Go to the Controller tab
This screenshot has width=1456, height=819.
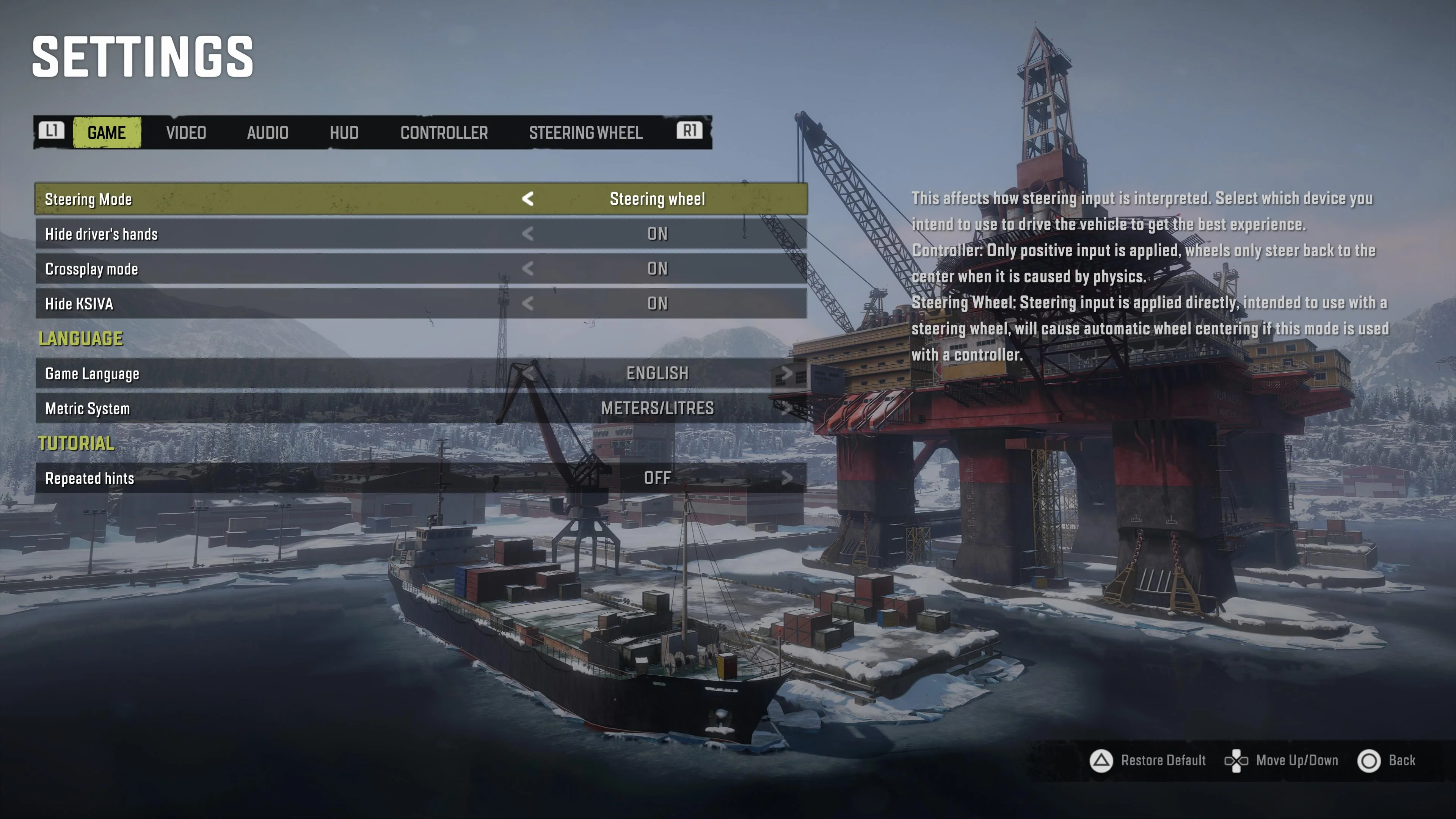444,133
